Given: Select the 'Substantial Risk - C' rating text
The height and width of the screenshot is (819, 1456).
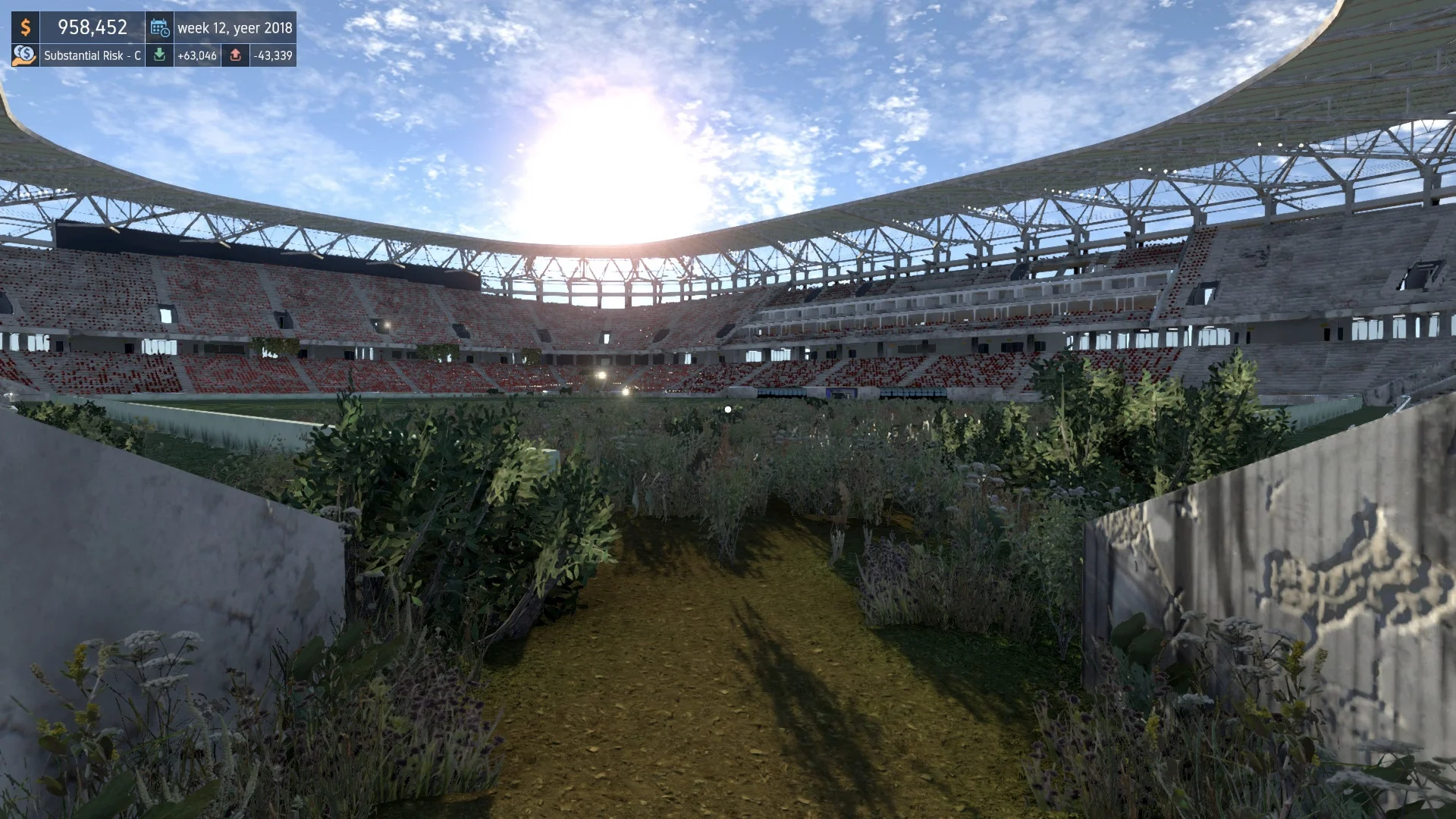Looking at the screenshot, I should coord(93,55).
